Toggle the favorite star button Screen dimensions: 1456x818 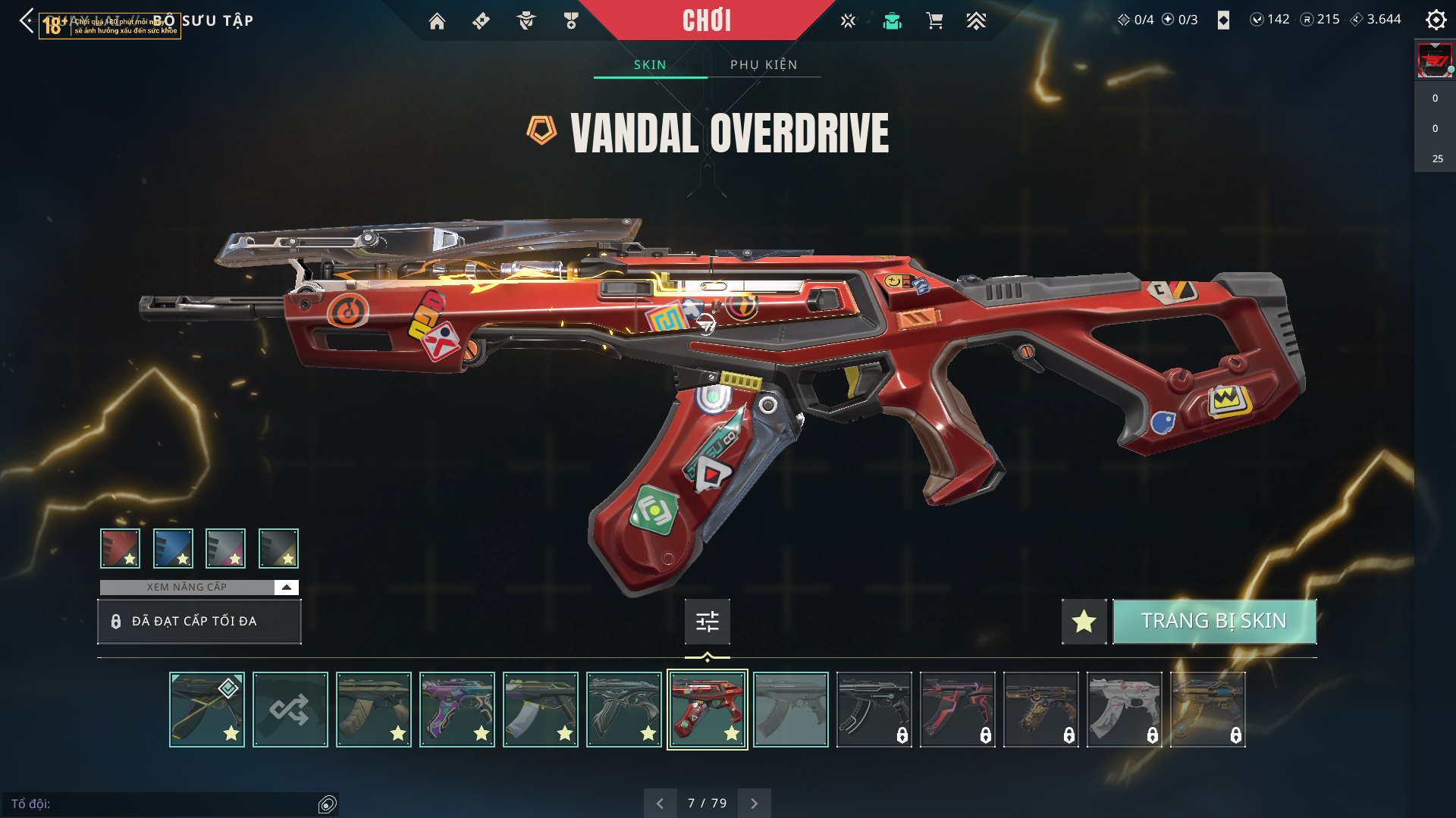(x=1084, y=621)
